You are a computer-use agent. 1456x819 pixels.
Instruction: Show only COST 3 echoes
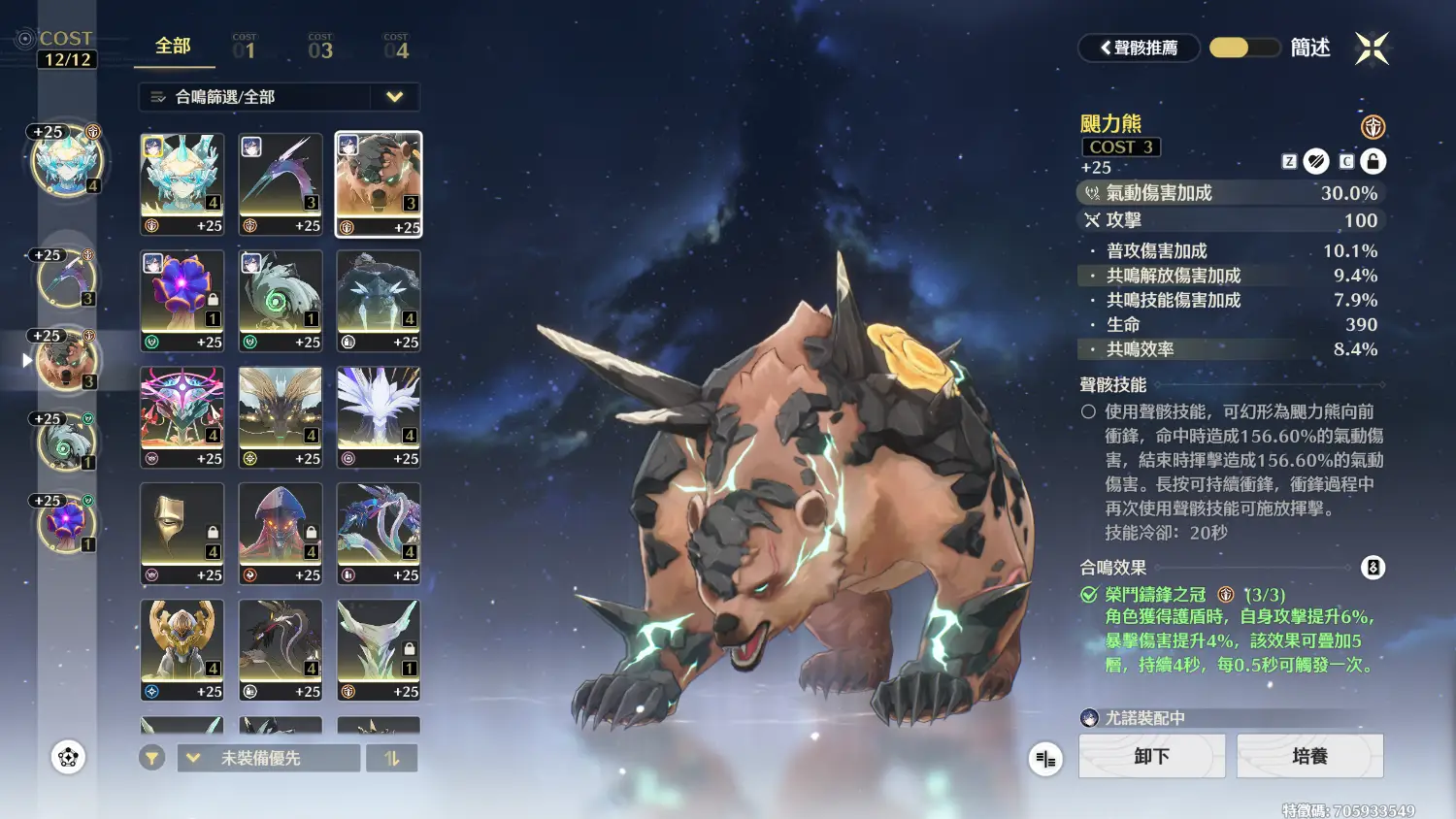click(x=320, y=47)
